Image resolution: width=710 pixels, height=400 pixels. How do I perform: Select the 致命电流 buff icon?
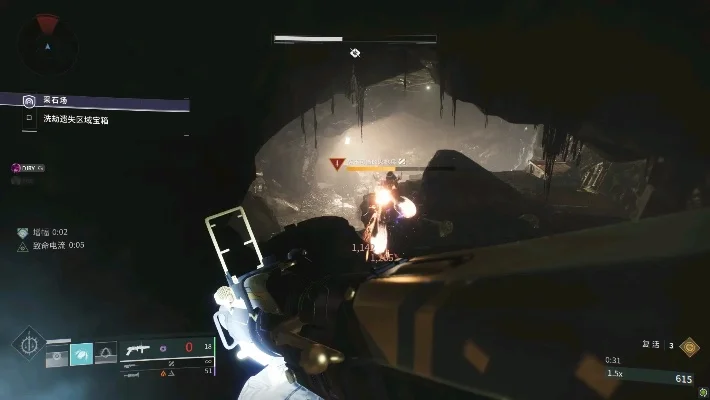point(22,245)
